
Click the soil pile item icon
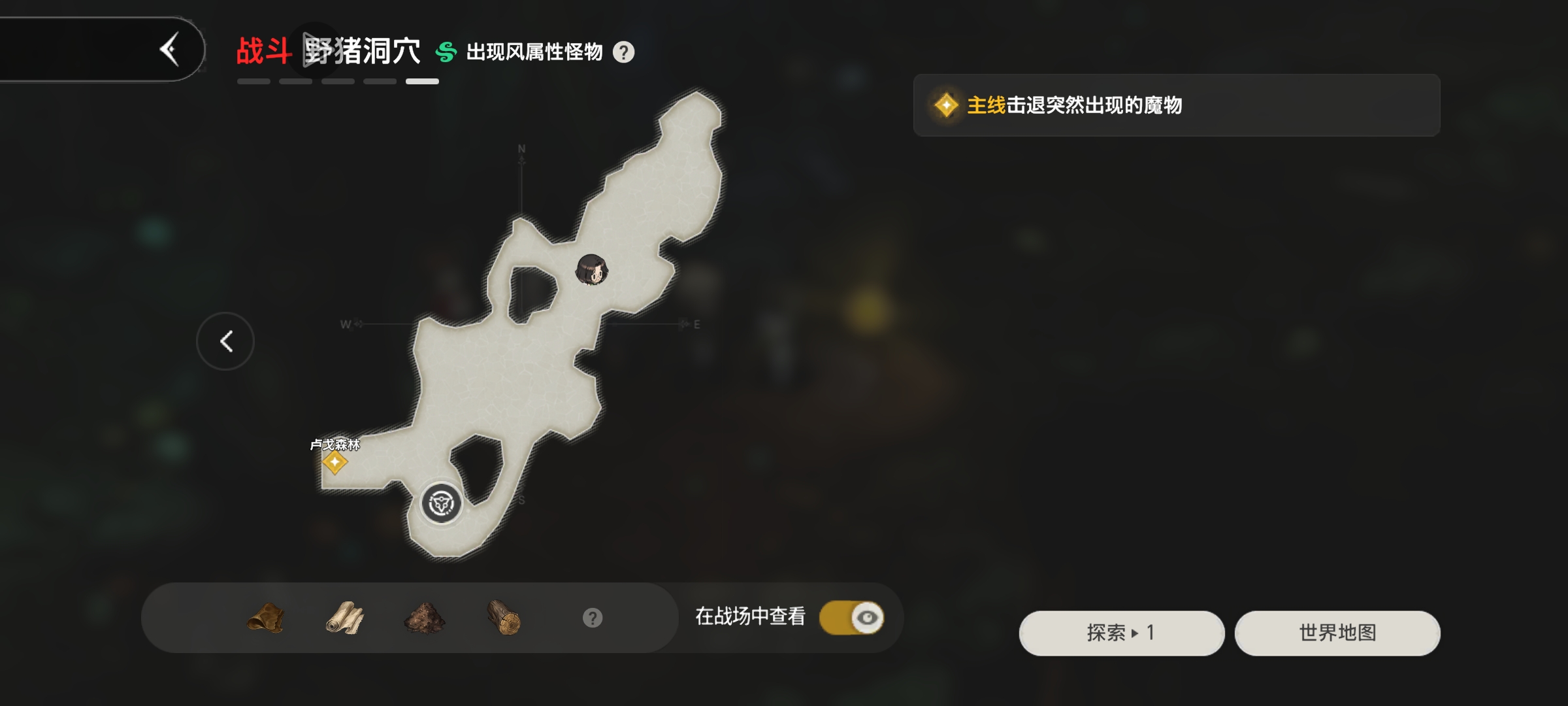(x=425, y=617)
